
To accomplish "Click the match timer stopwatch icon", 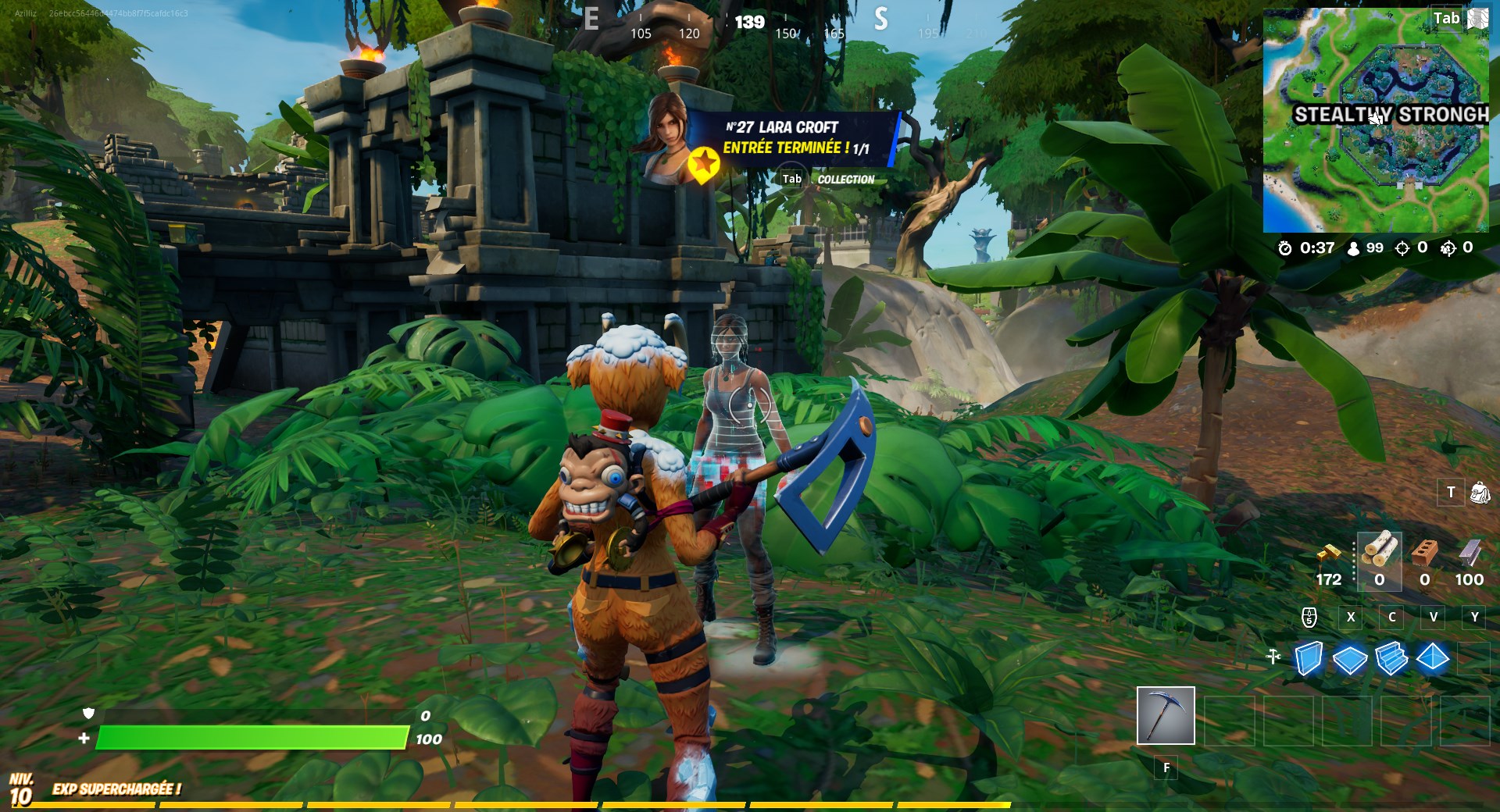I will point(1286,249).
